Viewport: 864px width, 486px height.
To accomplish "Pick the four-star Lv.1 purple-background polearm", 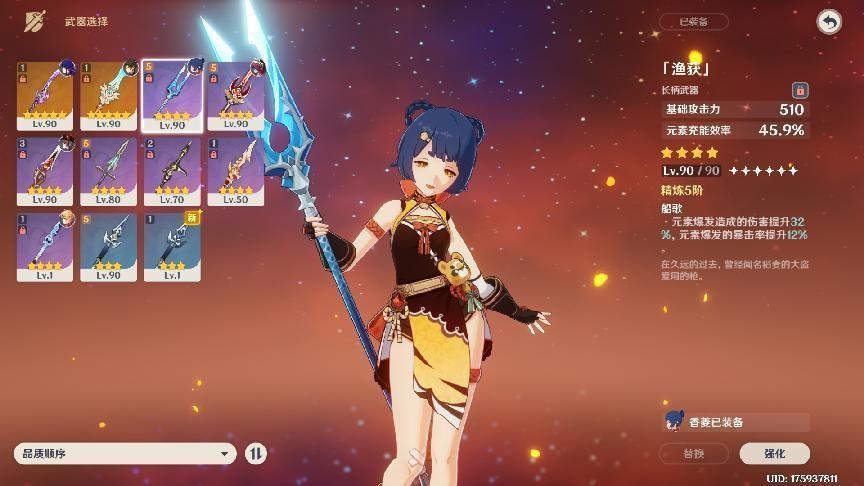I will tap(44, 247).
